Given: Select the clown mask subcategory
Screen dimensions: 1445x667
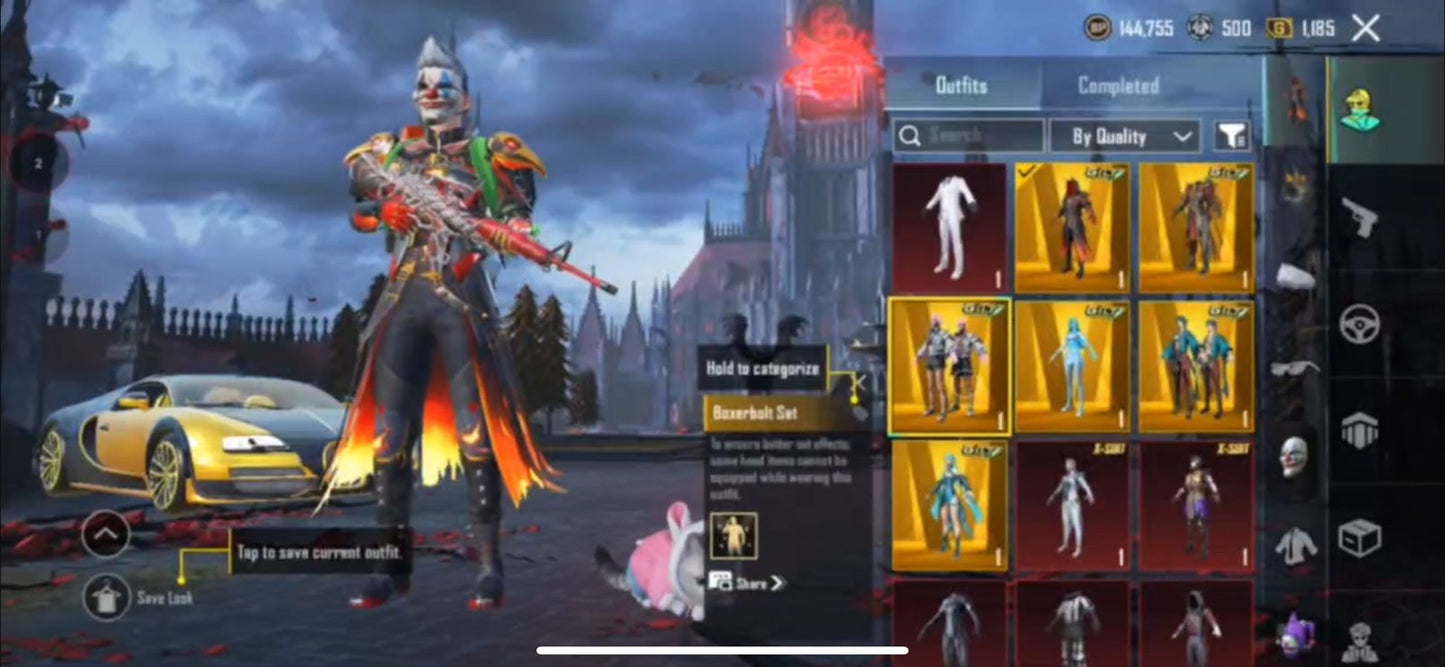Looking at the screenshot, I should click(1294, 456).
